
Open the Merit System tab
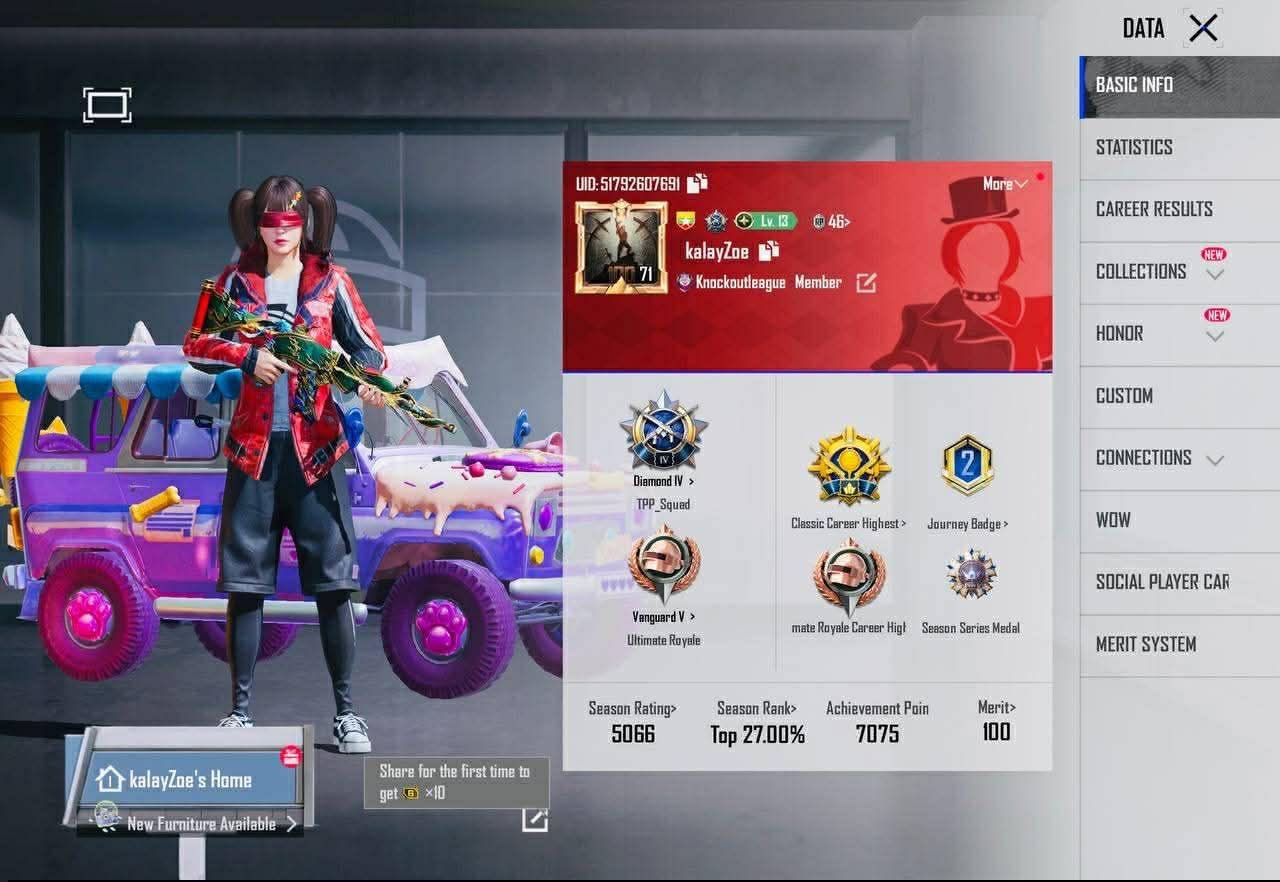coord(1146,644)
